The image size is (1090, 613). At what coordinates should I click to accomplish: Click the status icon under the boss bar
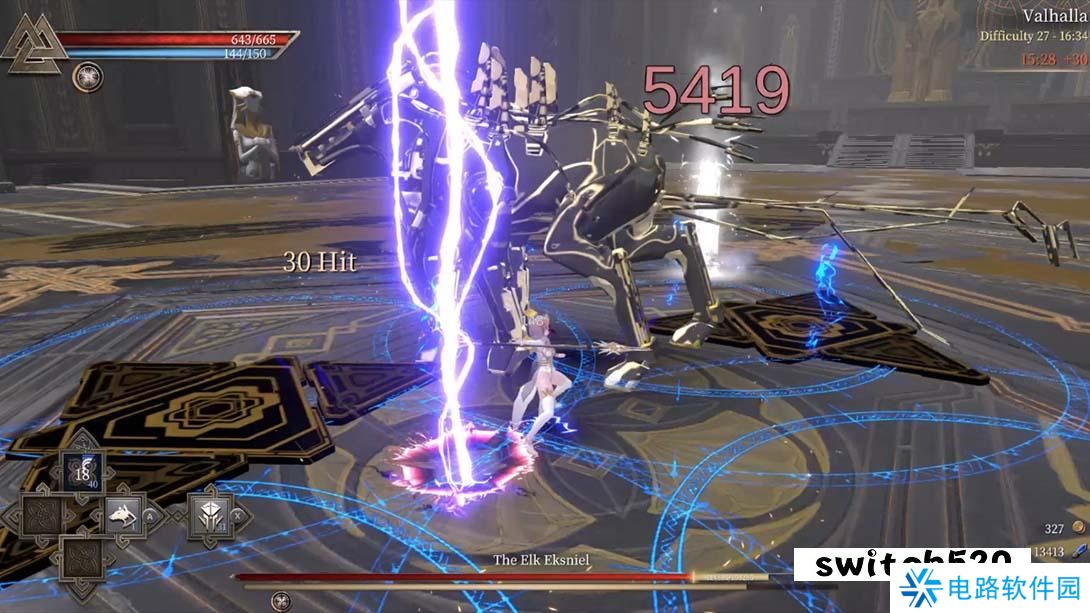click(x=281, y=601)
